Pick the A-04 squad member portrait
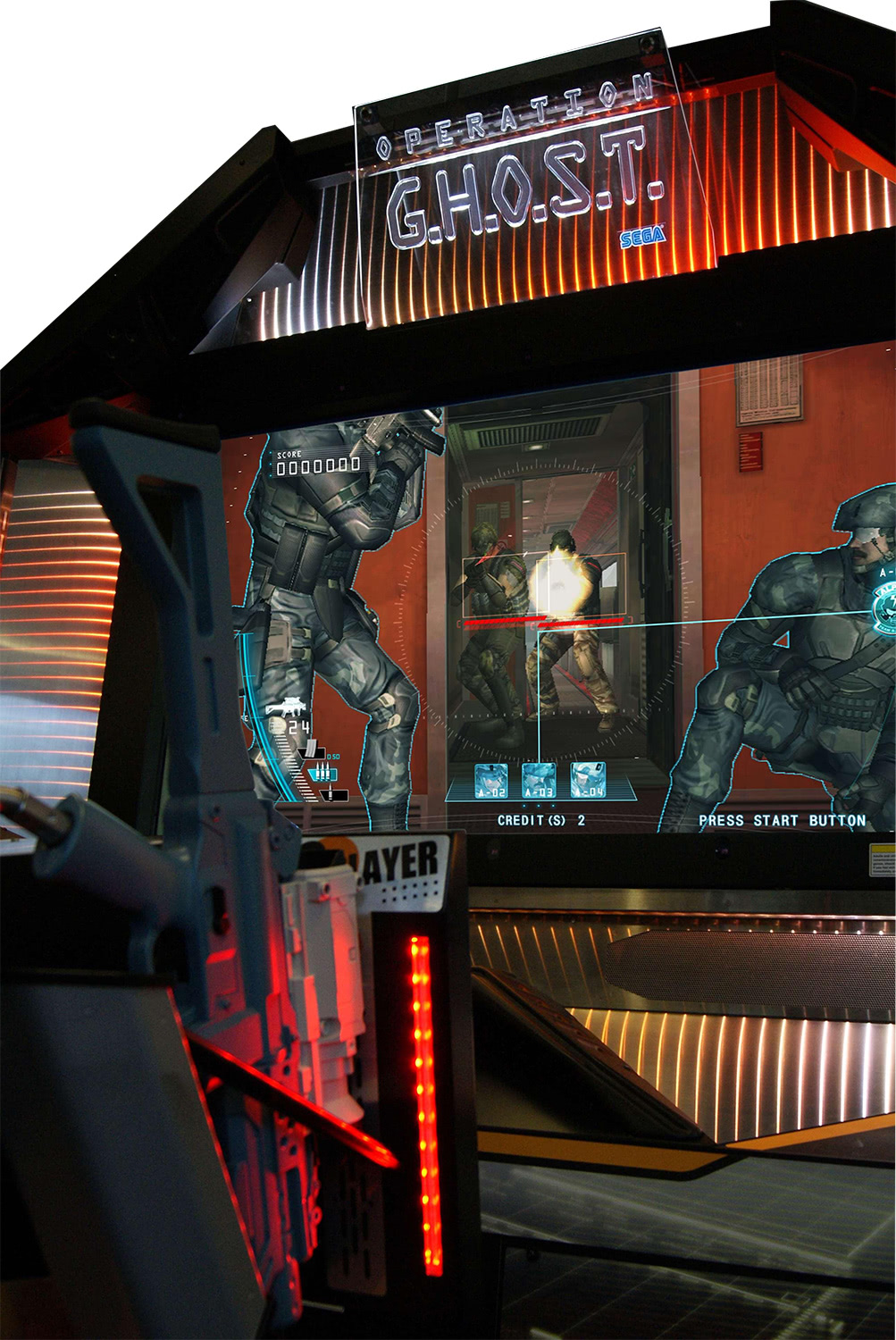 tap(588, 780)
